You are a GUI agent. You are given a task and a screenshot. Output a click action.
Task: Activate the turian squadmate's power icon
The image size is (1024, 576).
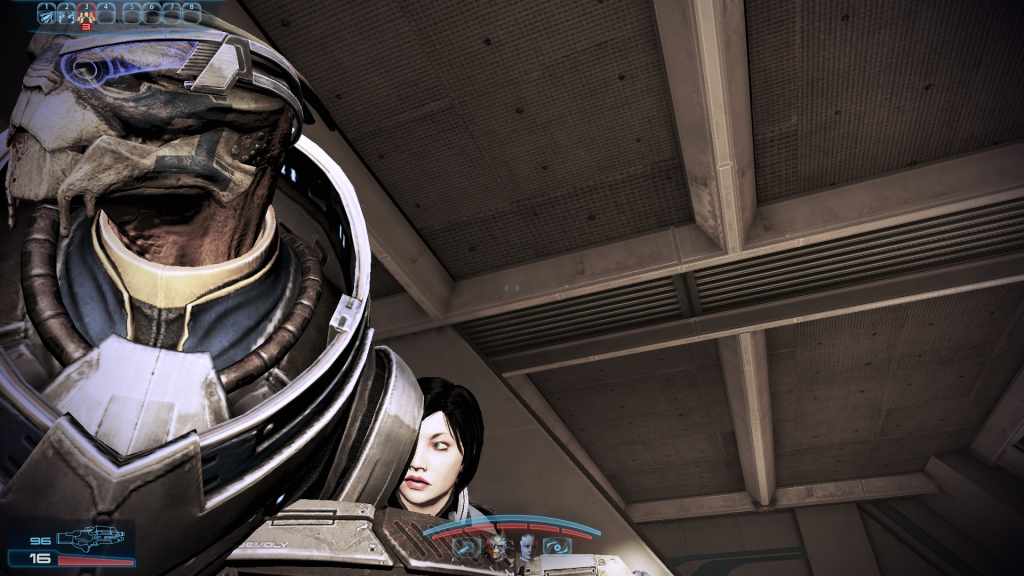tap(464, 546)
